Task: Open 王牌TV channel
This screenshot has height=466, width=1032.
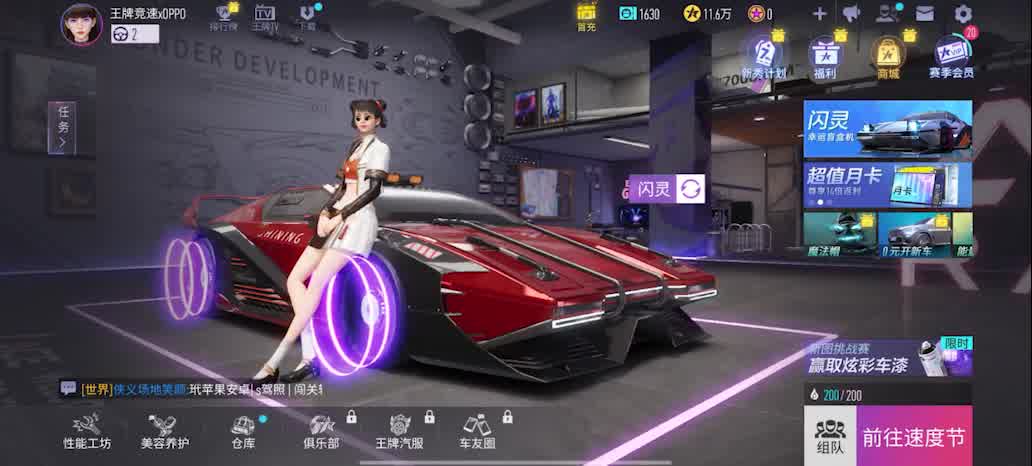Action: [x=264, y=17]
